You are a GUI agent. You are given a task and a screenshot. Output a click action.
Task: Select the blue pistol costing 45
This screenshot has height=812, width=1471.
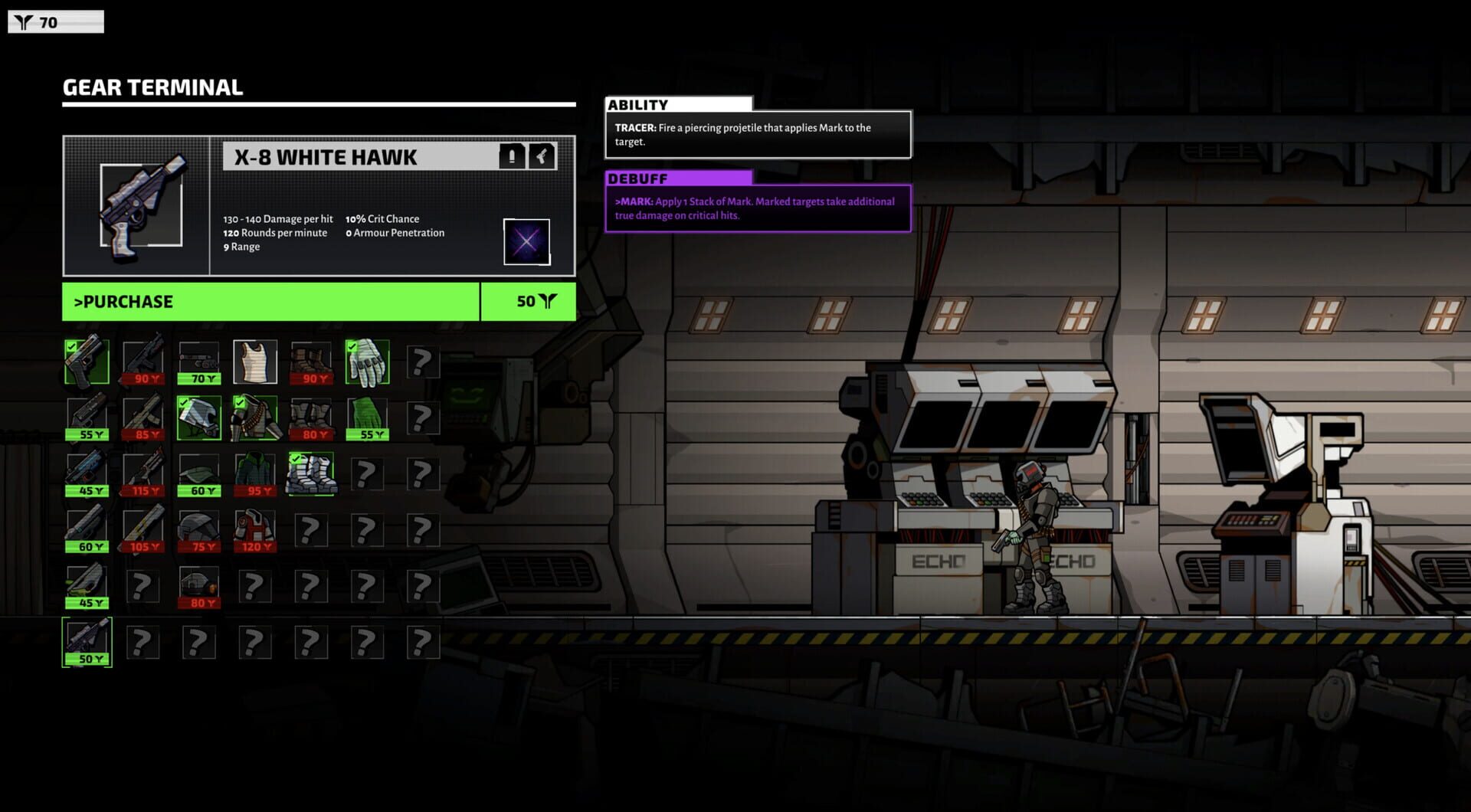(x=87, y=474)
